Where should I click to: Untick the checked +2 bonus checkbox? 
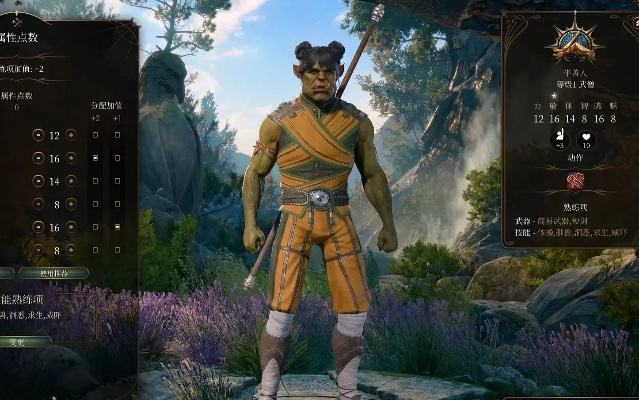pos(95,158)
